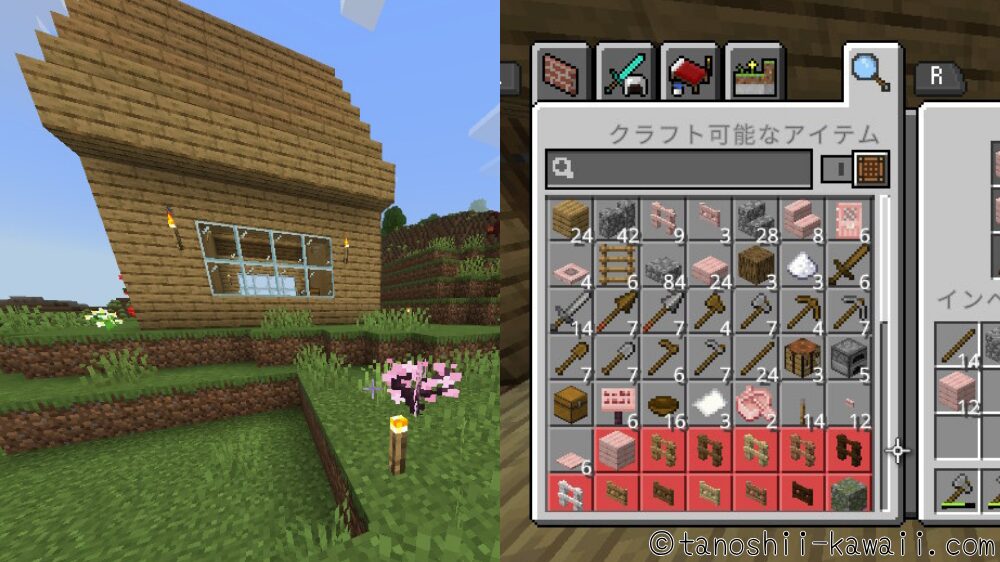
Task: Craft the wooden bowl recipe
Action: [x=661, y=403]
